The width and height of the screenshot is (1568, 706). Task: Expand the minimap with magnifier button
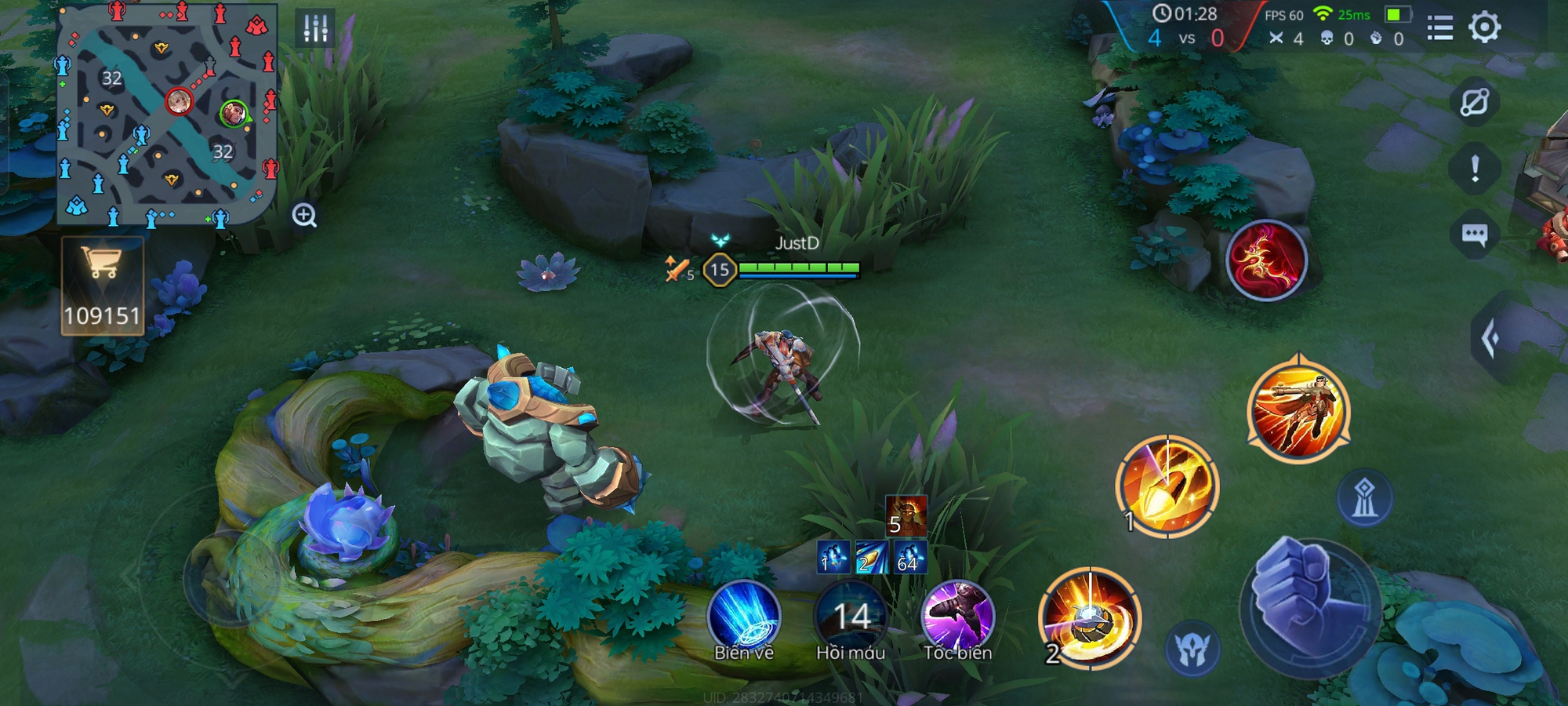(x=304, y=215)
